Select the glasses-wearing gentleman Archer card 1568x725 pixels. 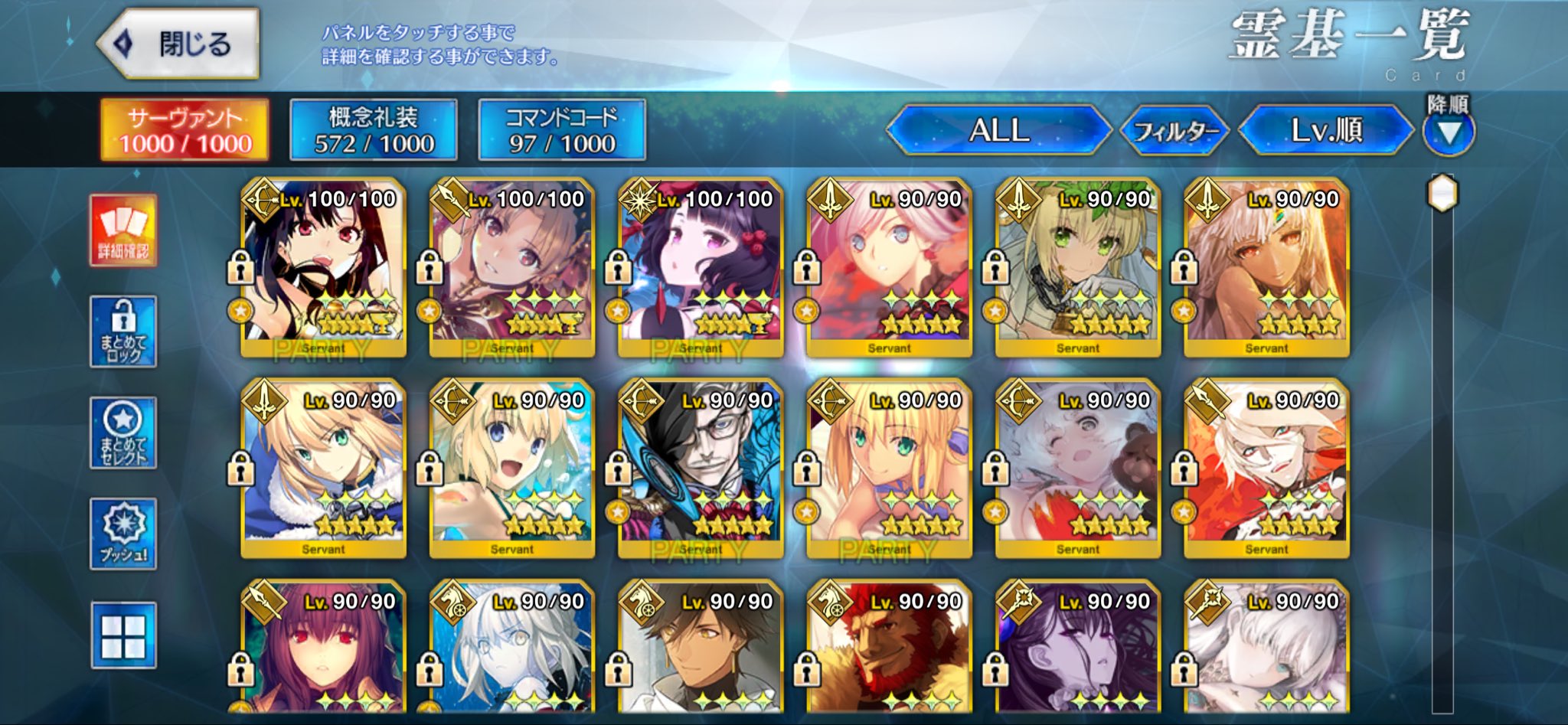pos(700,467)
